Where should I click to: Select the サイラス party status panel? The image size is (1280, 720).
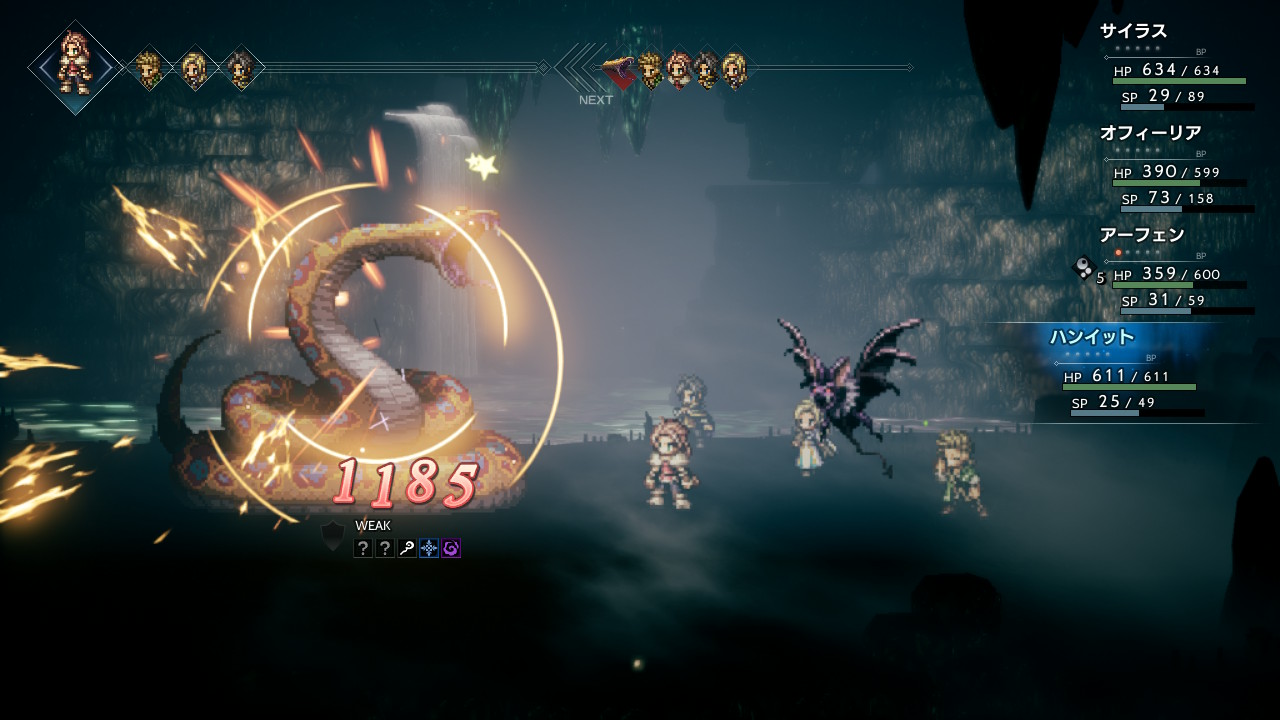1175,65
